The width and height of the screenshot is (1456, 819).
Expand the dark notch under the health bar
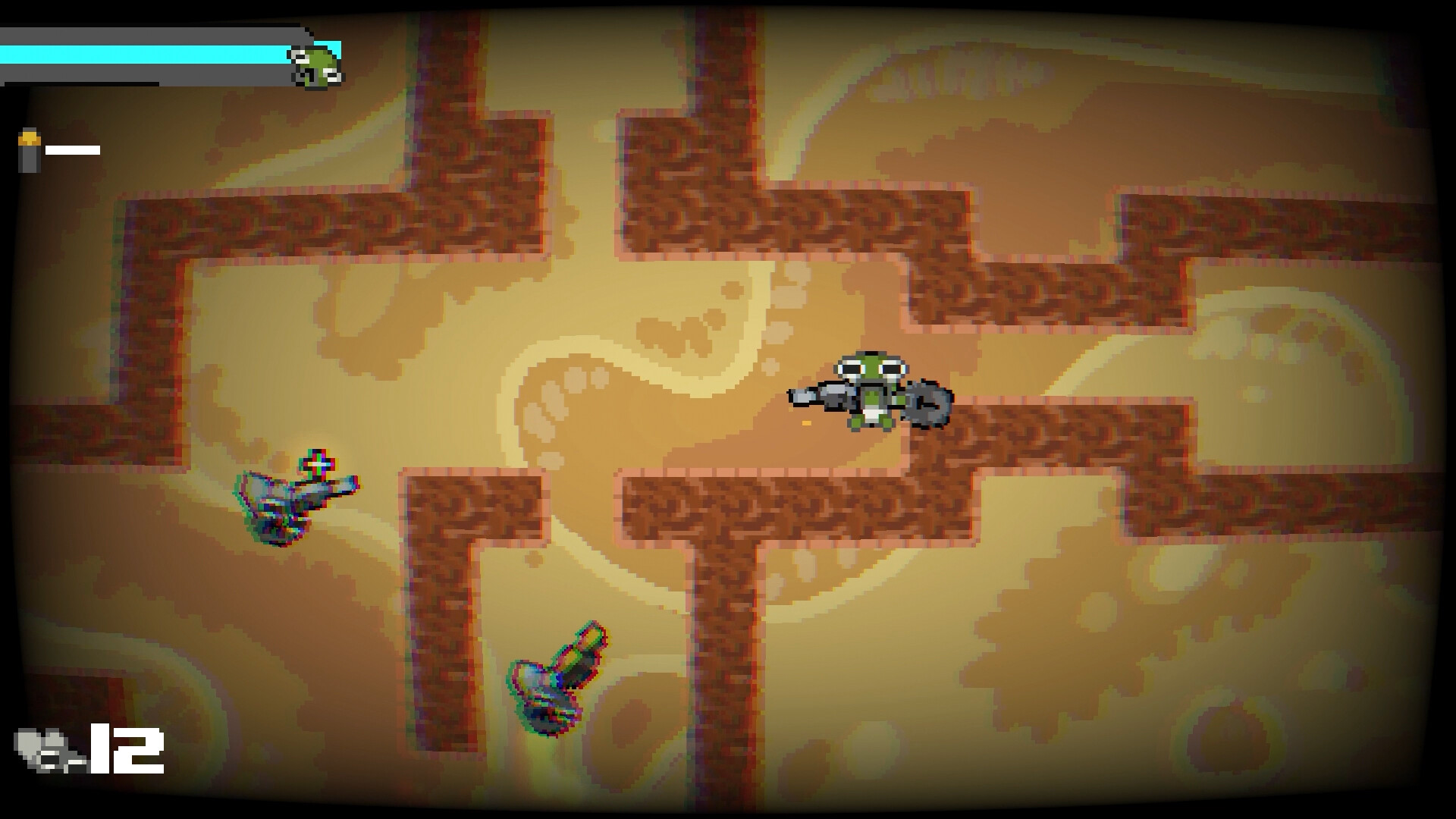tap(80, 83)
